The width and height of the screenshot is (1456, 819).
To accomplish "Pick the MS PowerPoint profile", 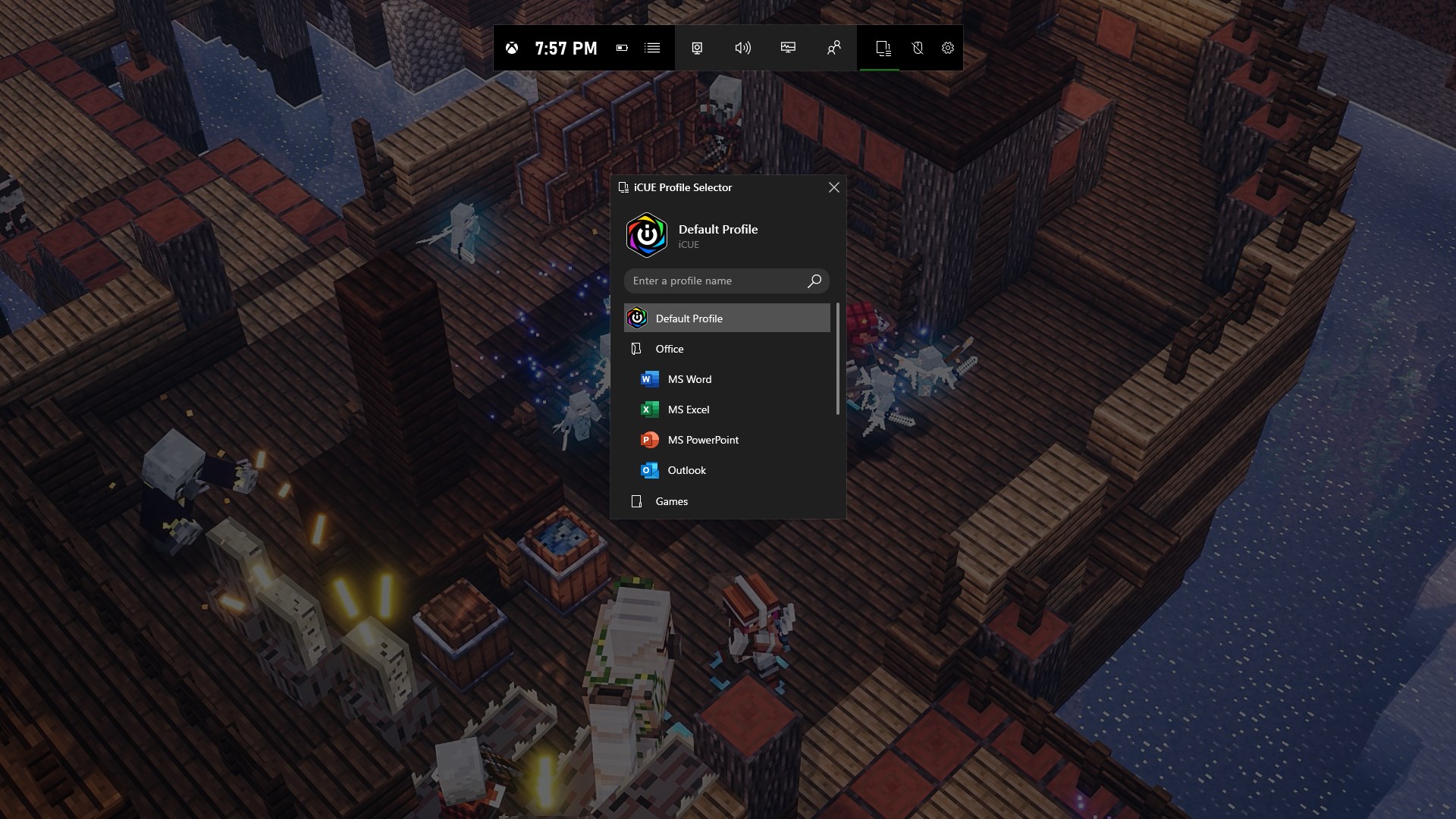I will pyautogui.click(x=702, y=440).
